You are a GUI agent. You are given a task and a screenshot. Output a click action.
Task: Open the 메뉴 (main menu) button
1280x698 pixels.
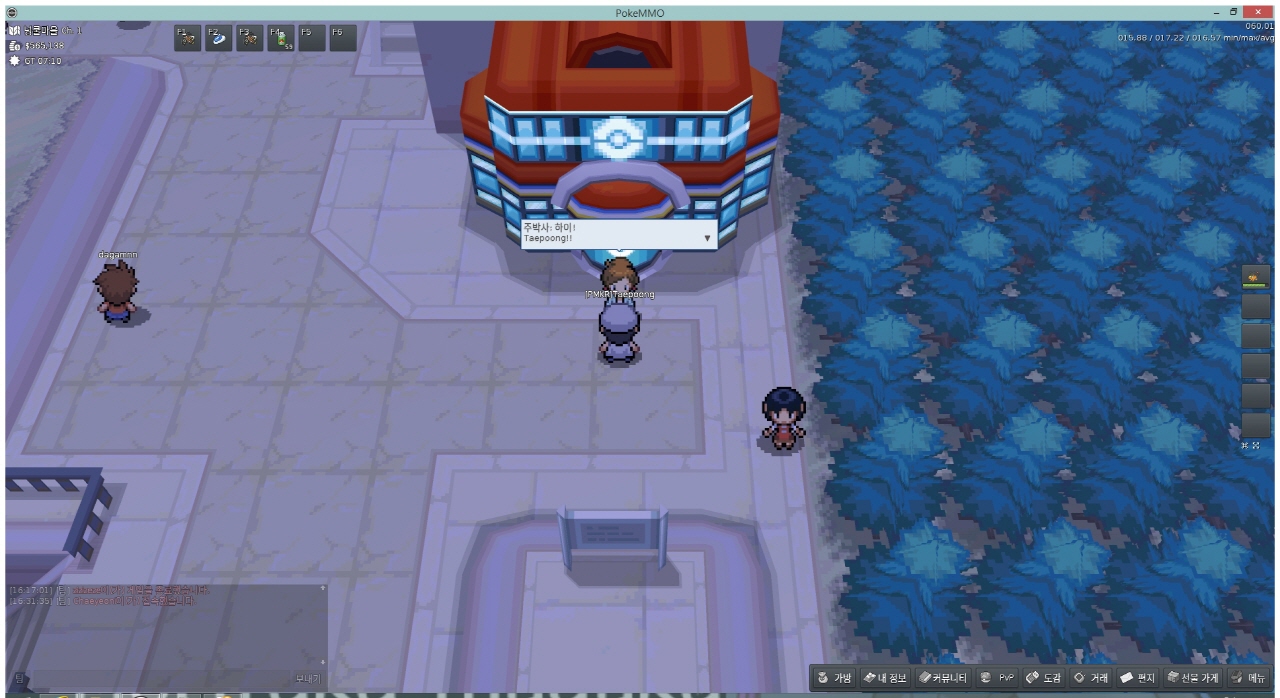(x=1249, y=678)
